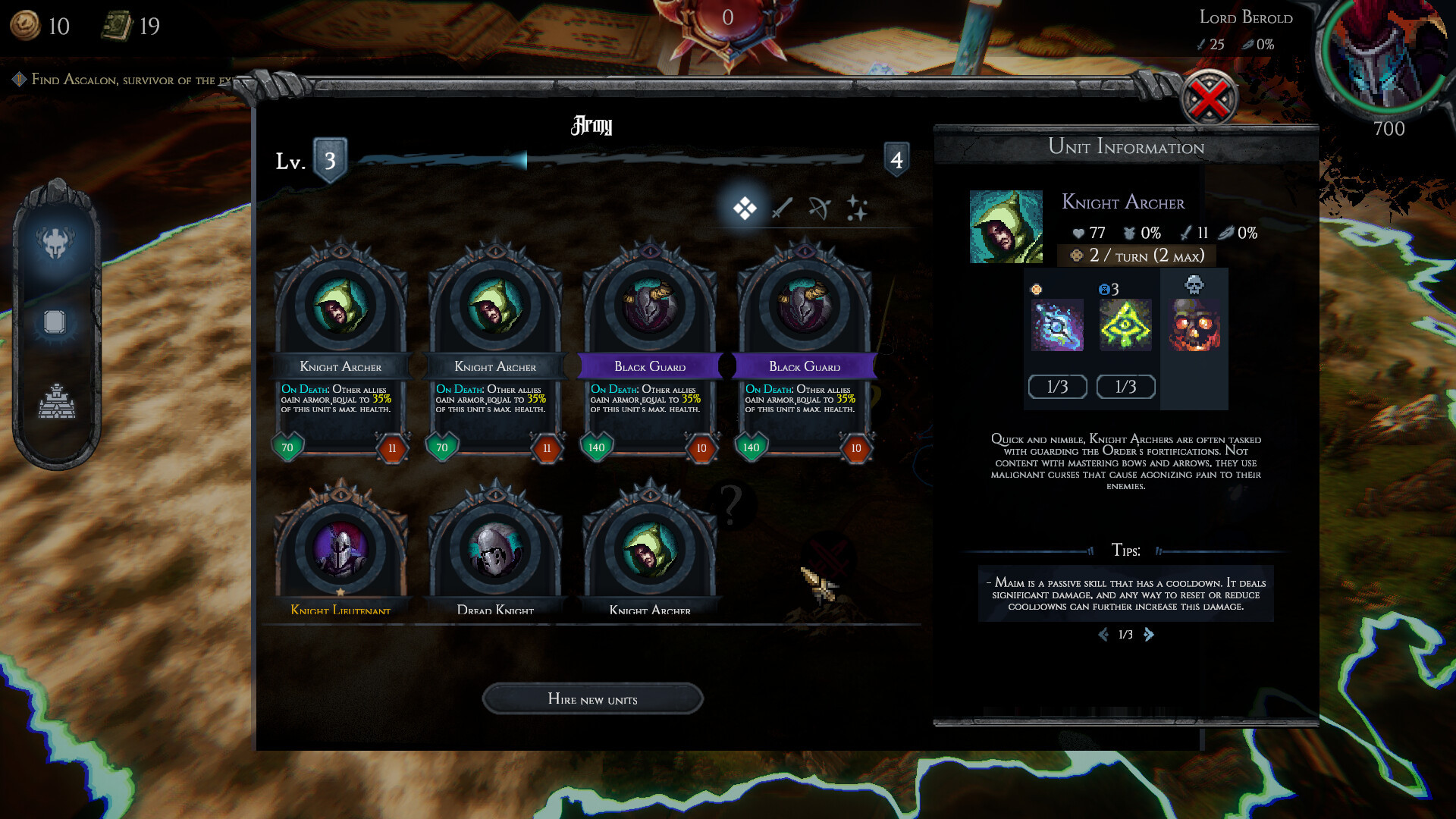Select the Knight Lieutenant unit card
The image size is (1456, 819).
tap(340, 551)
